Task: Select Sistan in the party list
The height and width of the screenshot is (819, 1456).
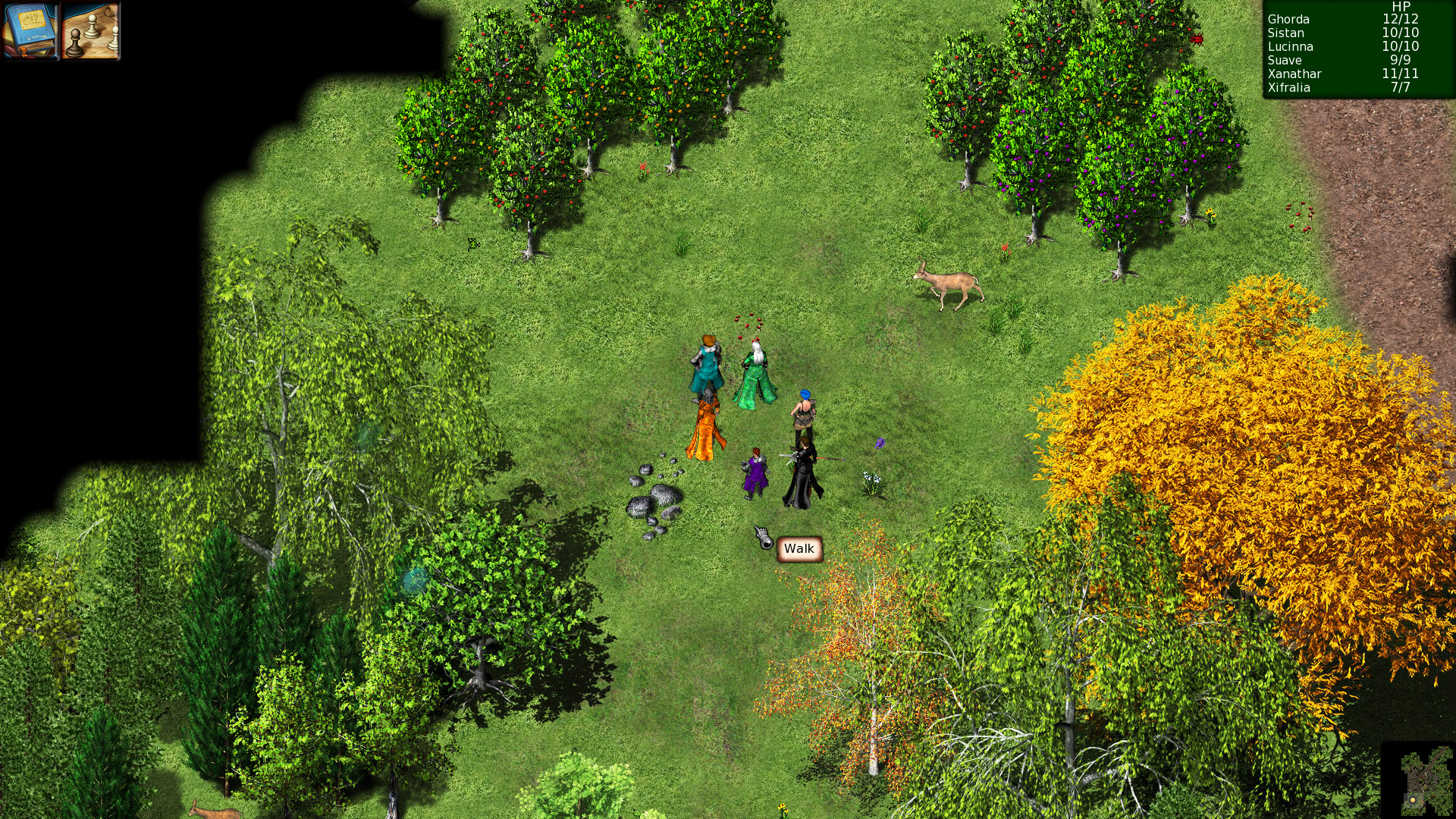Action: [1285, 33]
